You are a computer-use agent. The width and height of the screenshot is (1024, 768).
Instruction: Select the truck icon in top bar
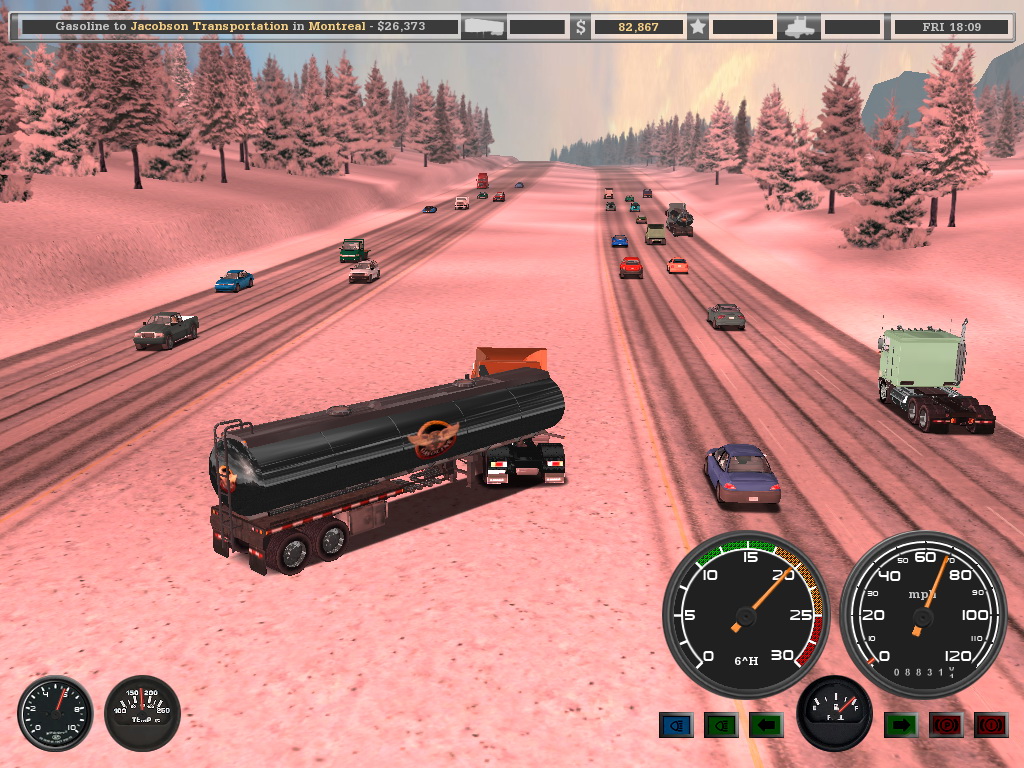click(x=802, y=27)
